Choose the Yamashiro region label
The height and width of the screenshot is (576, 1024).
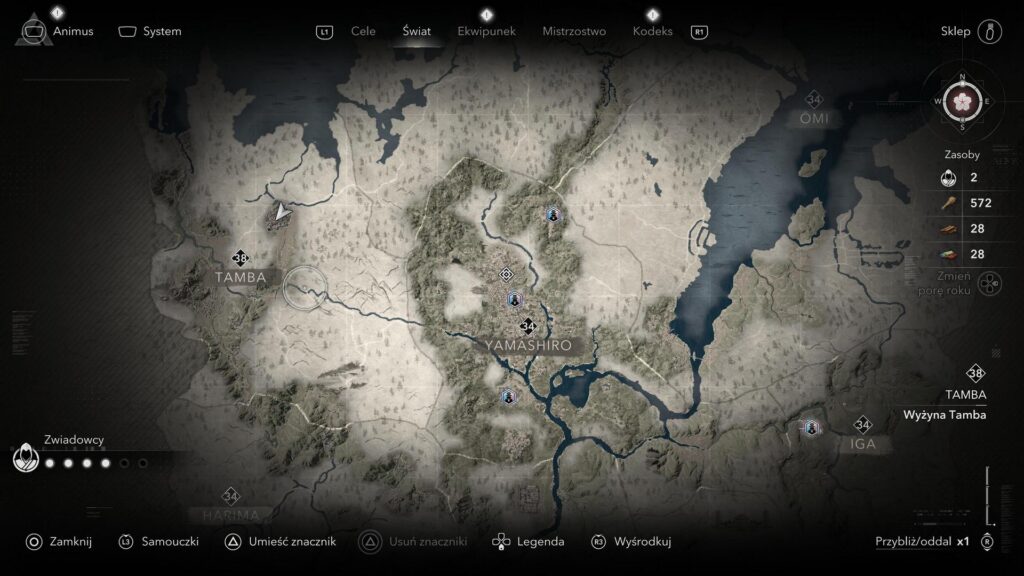(x=528, y=345)
